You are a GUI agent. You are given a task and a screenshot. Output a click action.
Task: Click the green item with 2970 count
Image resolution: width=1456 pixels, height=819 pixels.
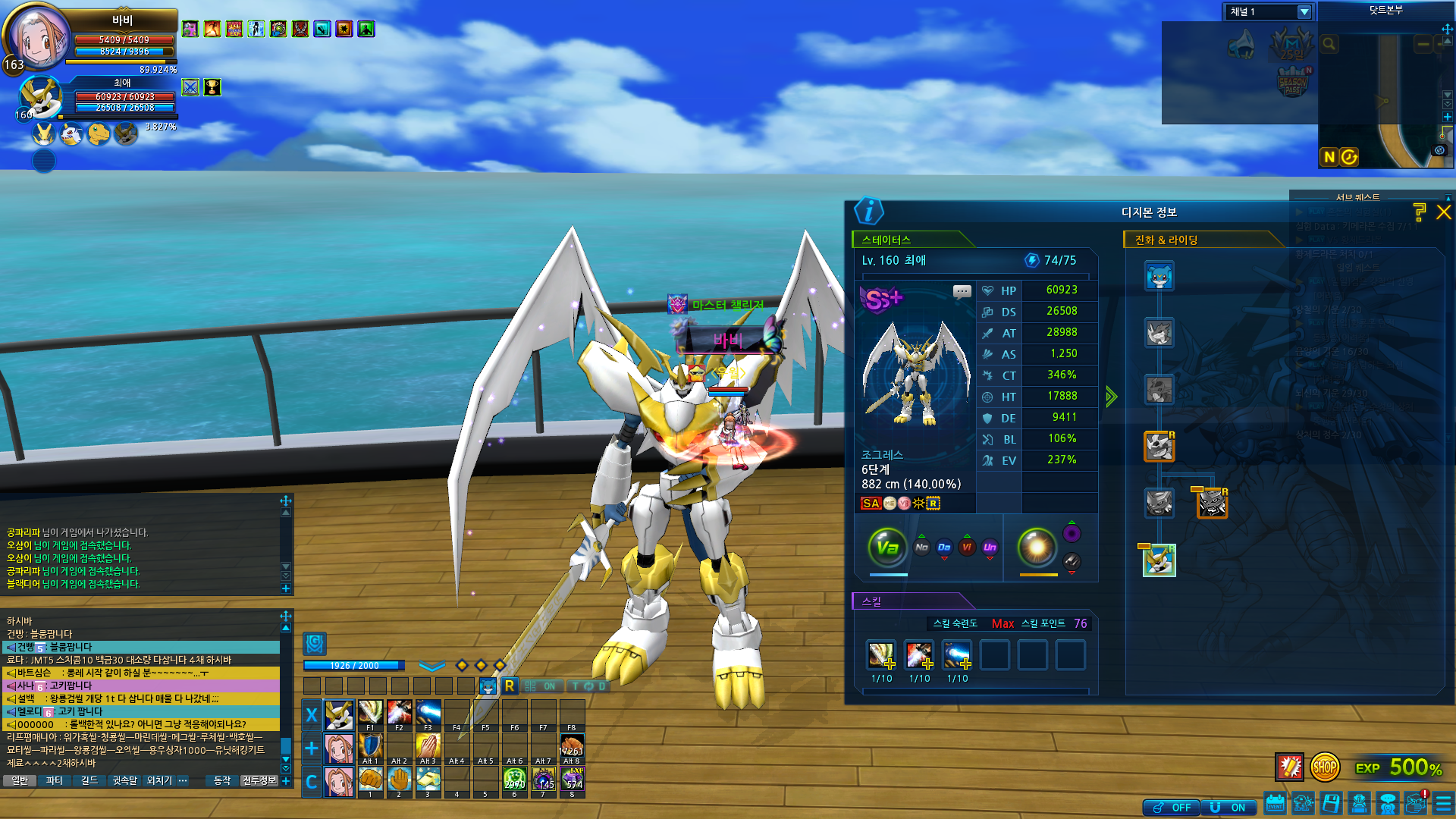pos(514,780)
